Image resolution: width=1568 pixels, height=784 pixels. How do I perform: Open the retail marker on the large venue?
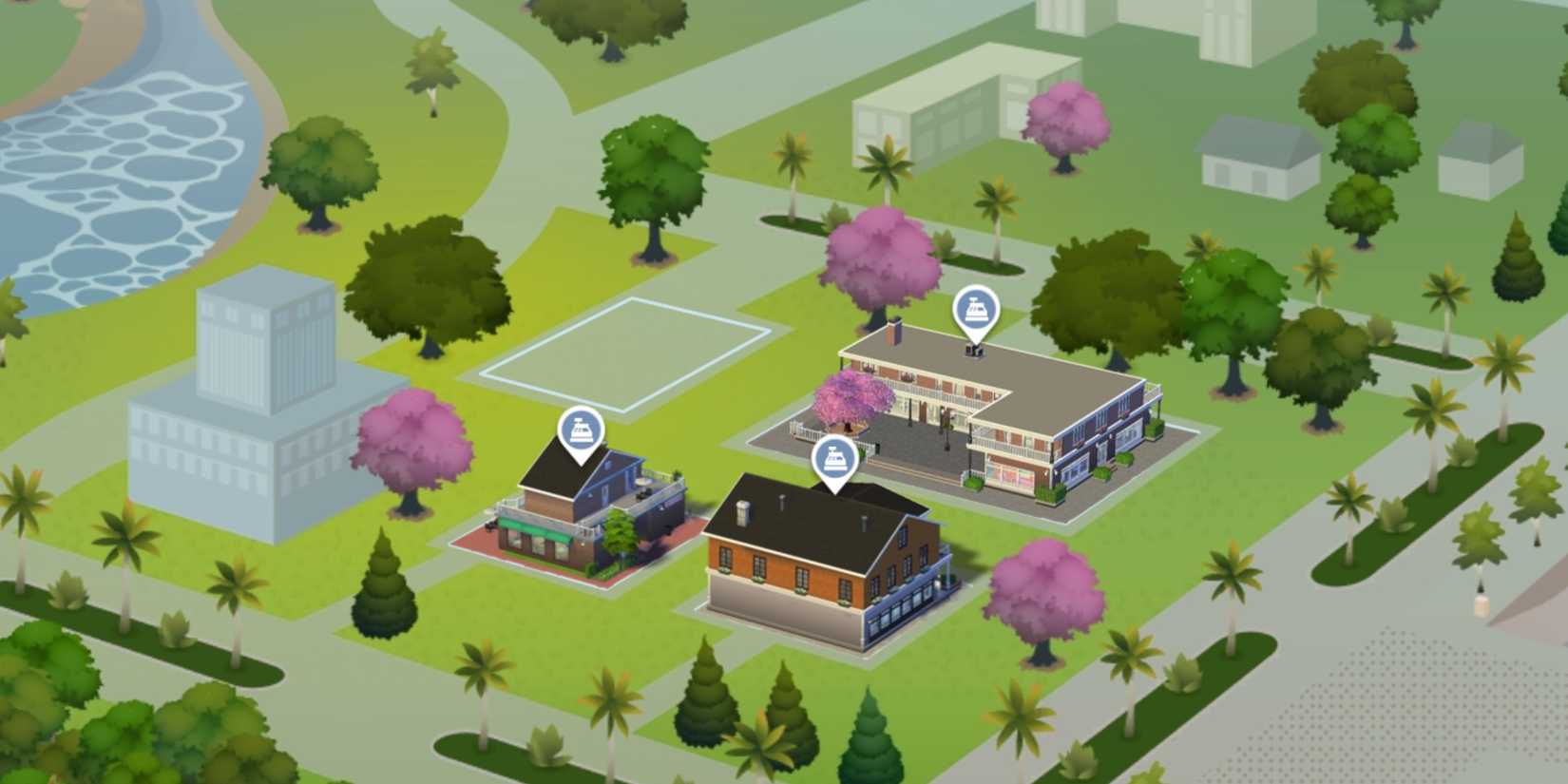(975, 310)
